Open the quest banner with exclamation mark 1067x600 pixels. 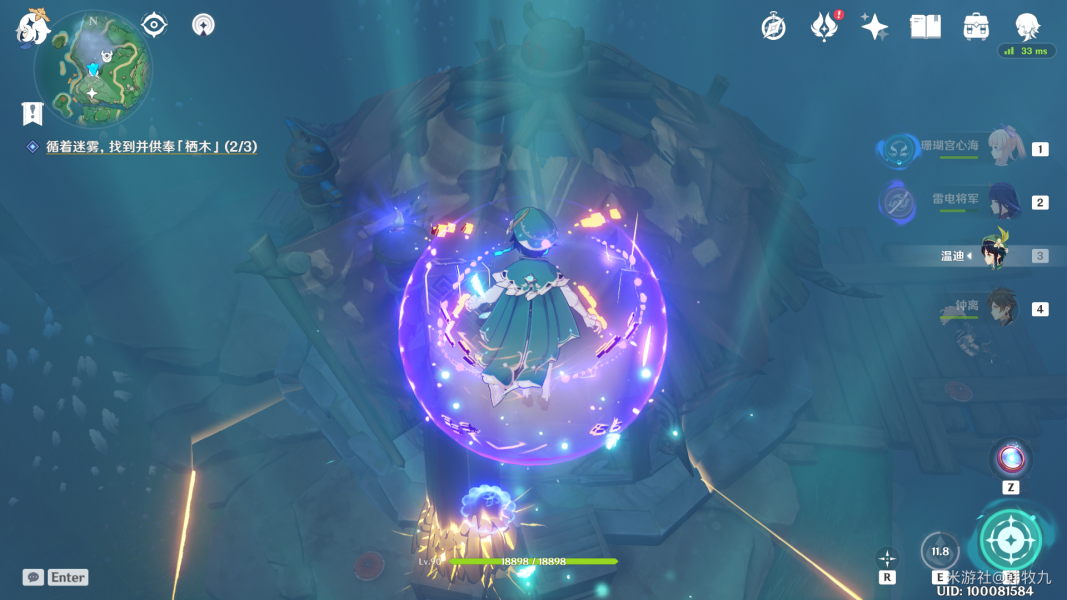click(x=32, y=113)
